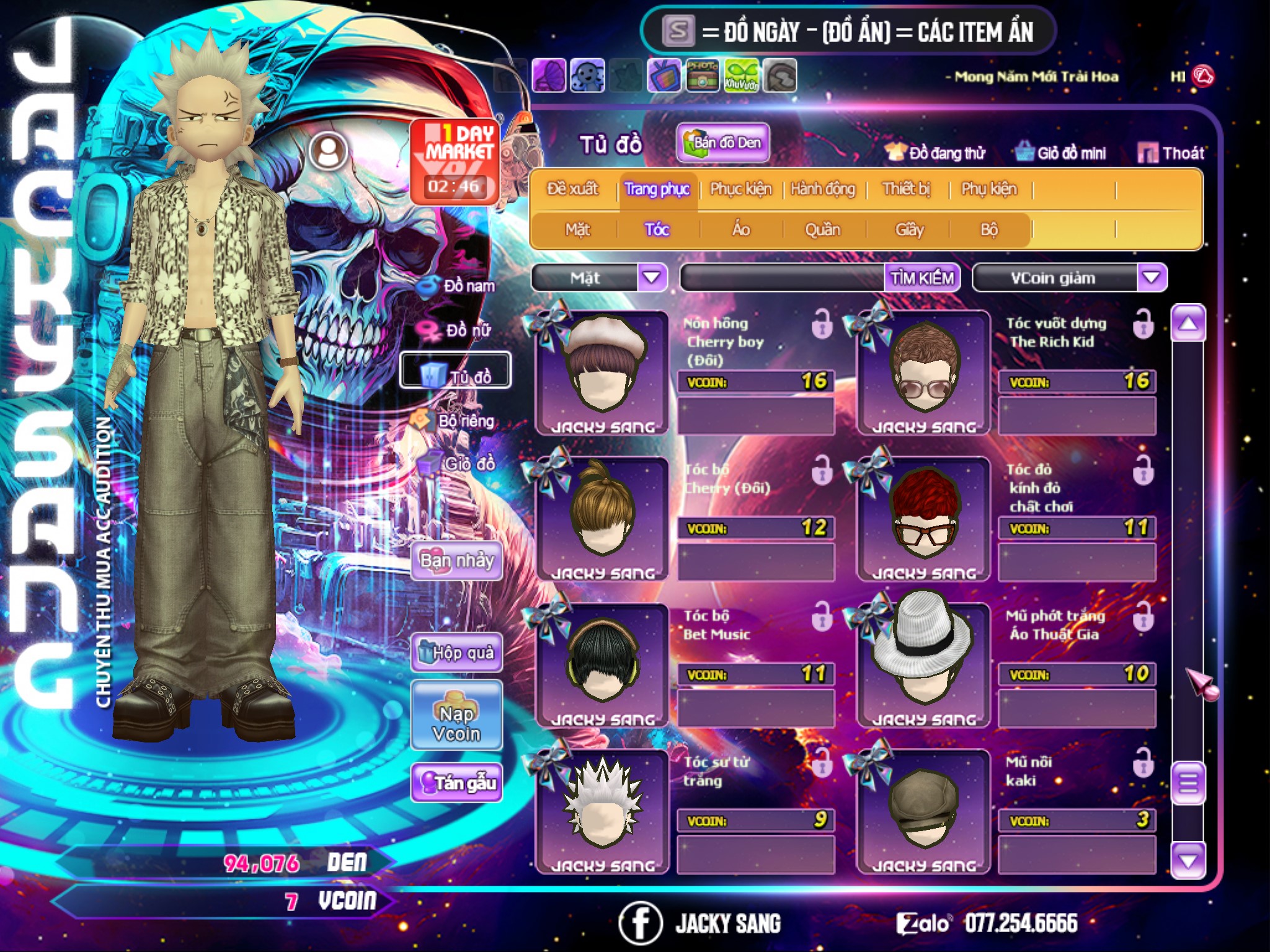Show Đồ đang thử items
Screen dimensions: 1270x952
coord(936,153)
